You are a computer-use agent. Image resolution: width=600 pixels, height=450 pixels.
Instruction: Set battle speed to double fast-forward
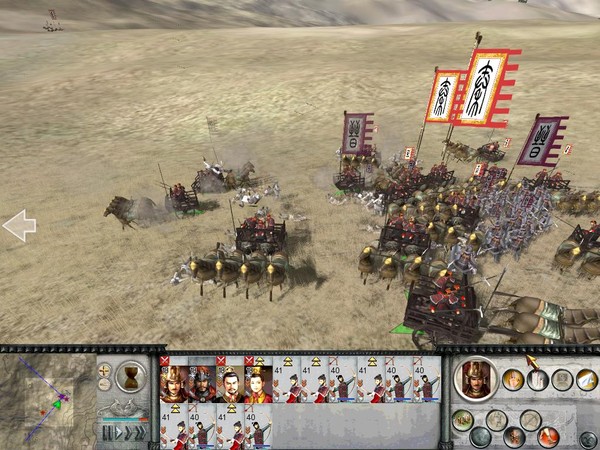131,433
